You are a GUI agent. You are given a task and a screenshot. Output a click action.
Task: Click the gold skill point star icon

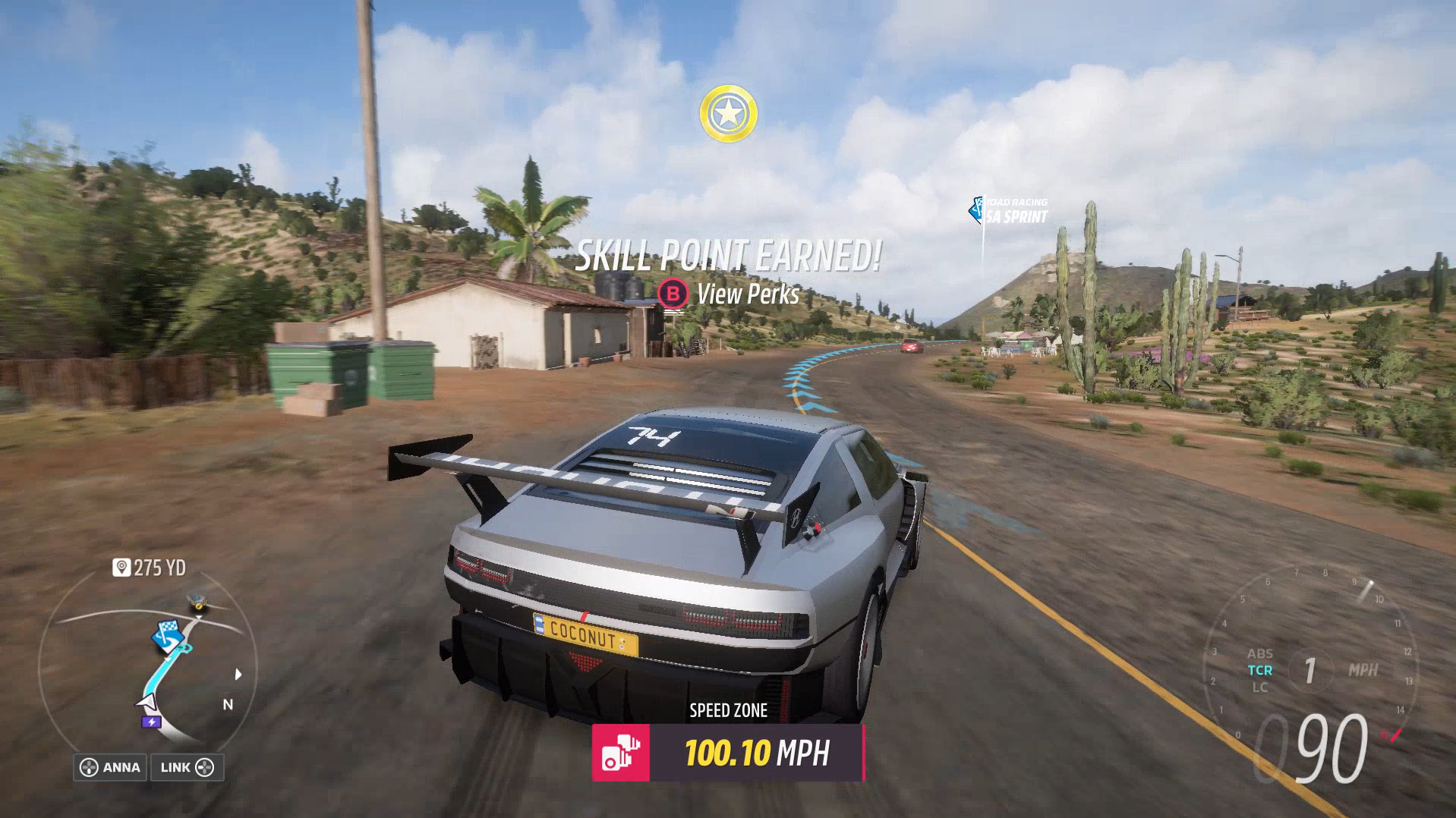[x=728, y=114]
